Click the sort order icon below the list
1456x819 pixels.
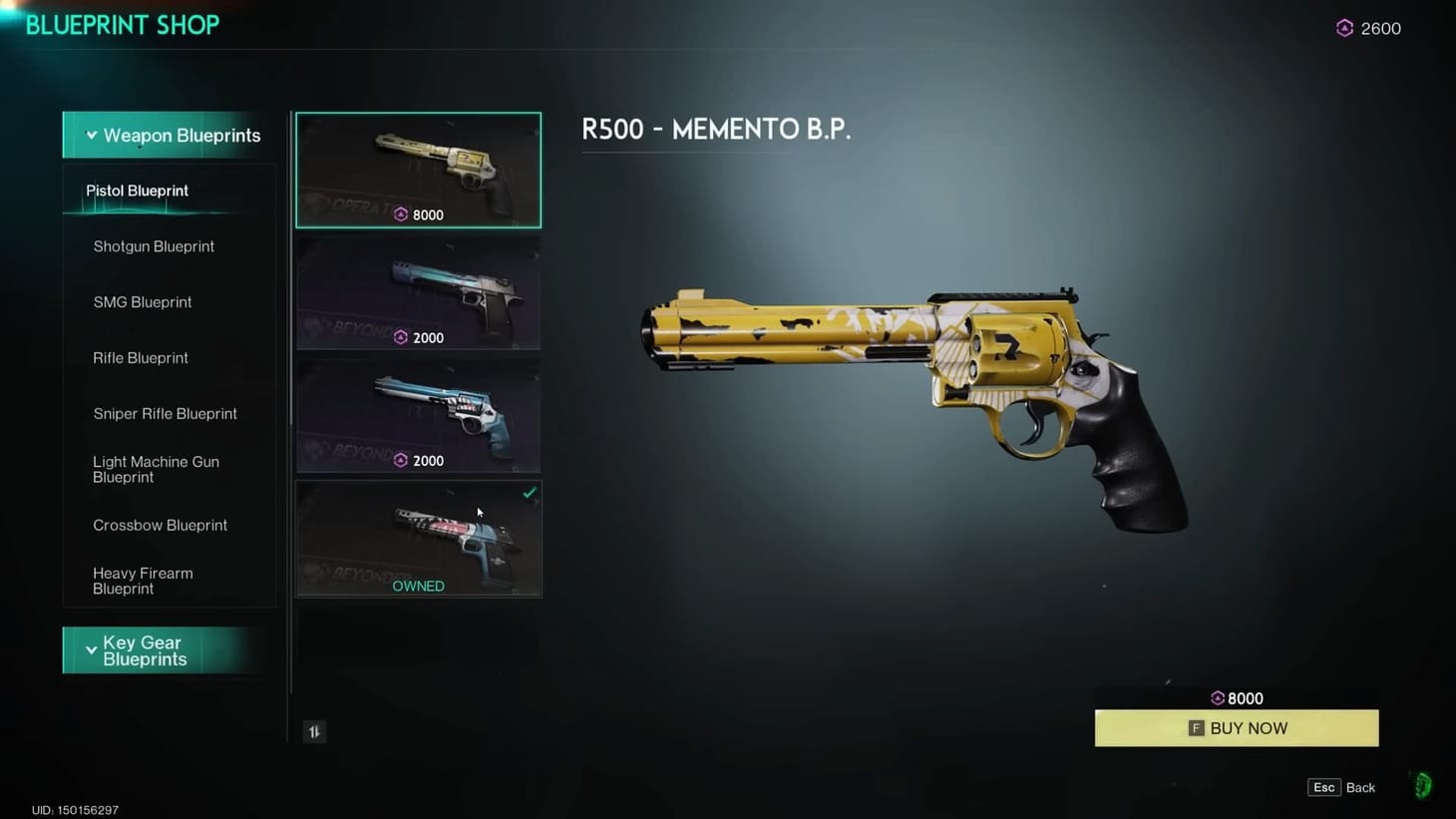[x=314, y=731]
